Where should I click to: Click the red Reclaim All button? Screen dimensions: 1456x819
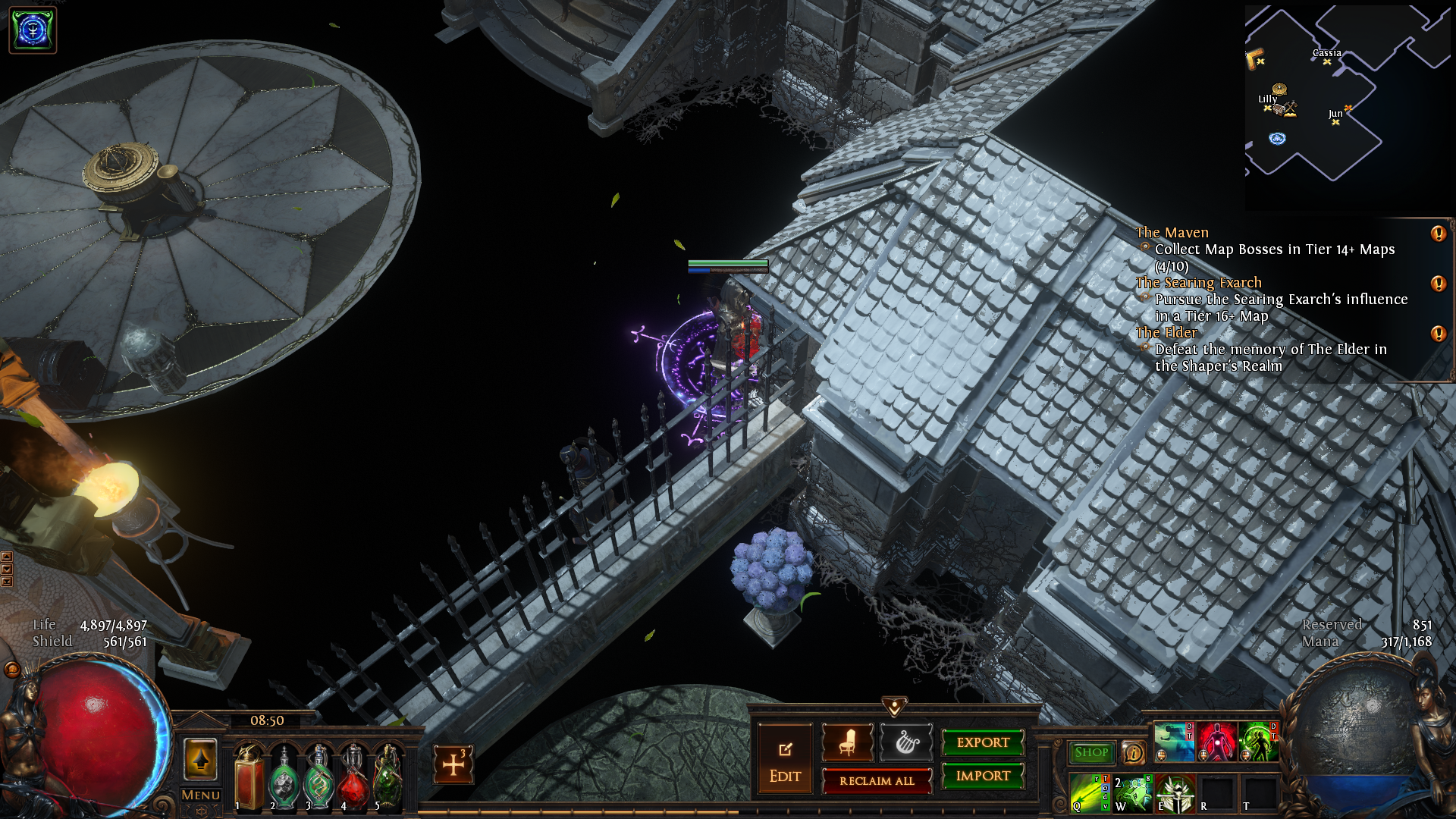coord(877,781)
